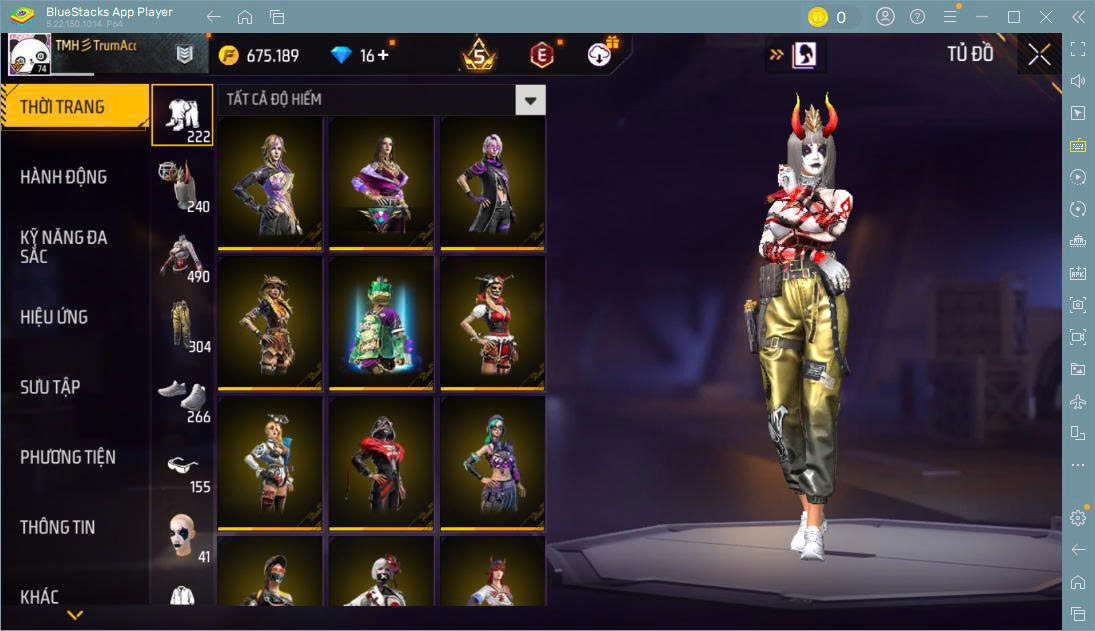Switch to the HIỆU ỨNG tab
Viewport: 1095px width, 631px height.
click(54, 317)
